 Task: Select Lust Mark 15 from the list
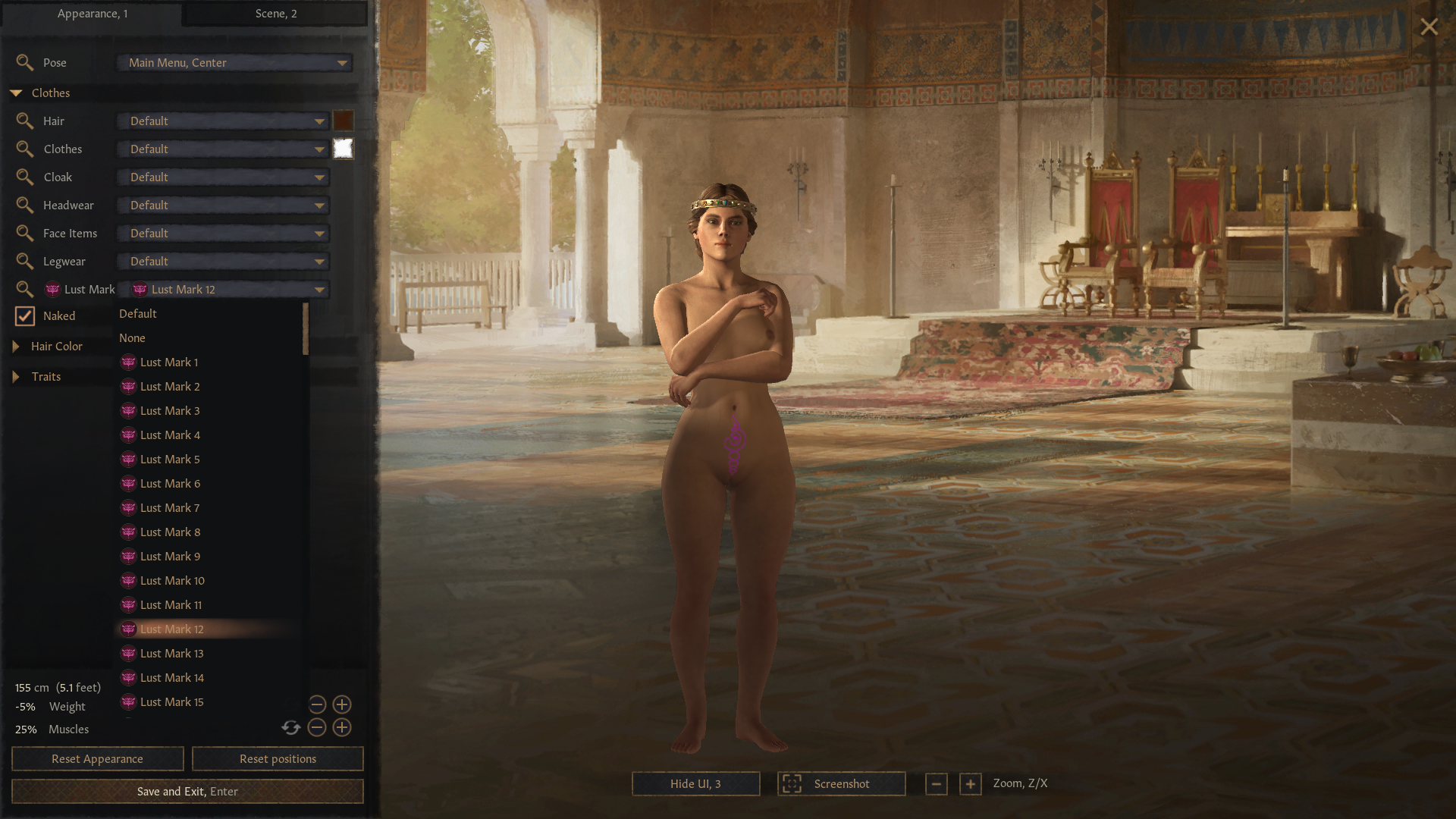pyautogui.click(x=171, y=702)
